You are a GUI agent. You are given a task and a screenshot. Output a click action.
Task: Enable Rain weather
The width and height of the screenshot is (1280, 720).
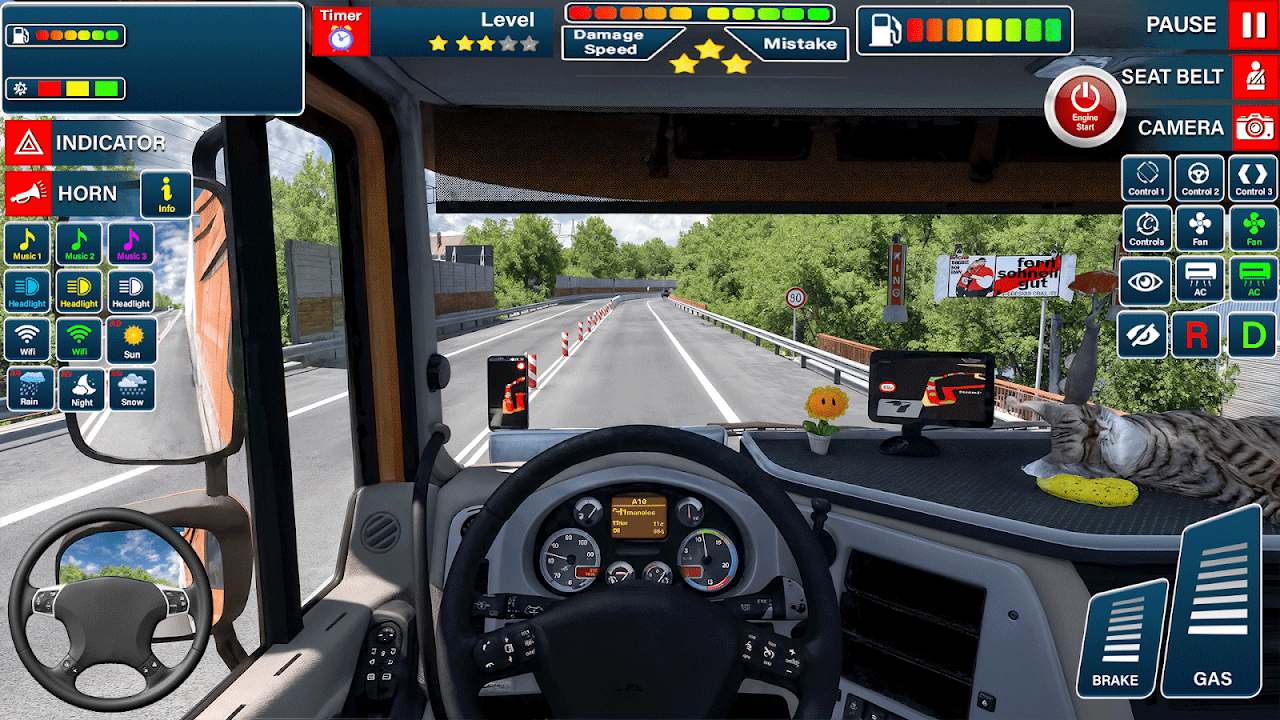click(30, 389)
